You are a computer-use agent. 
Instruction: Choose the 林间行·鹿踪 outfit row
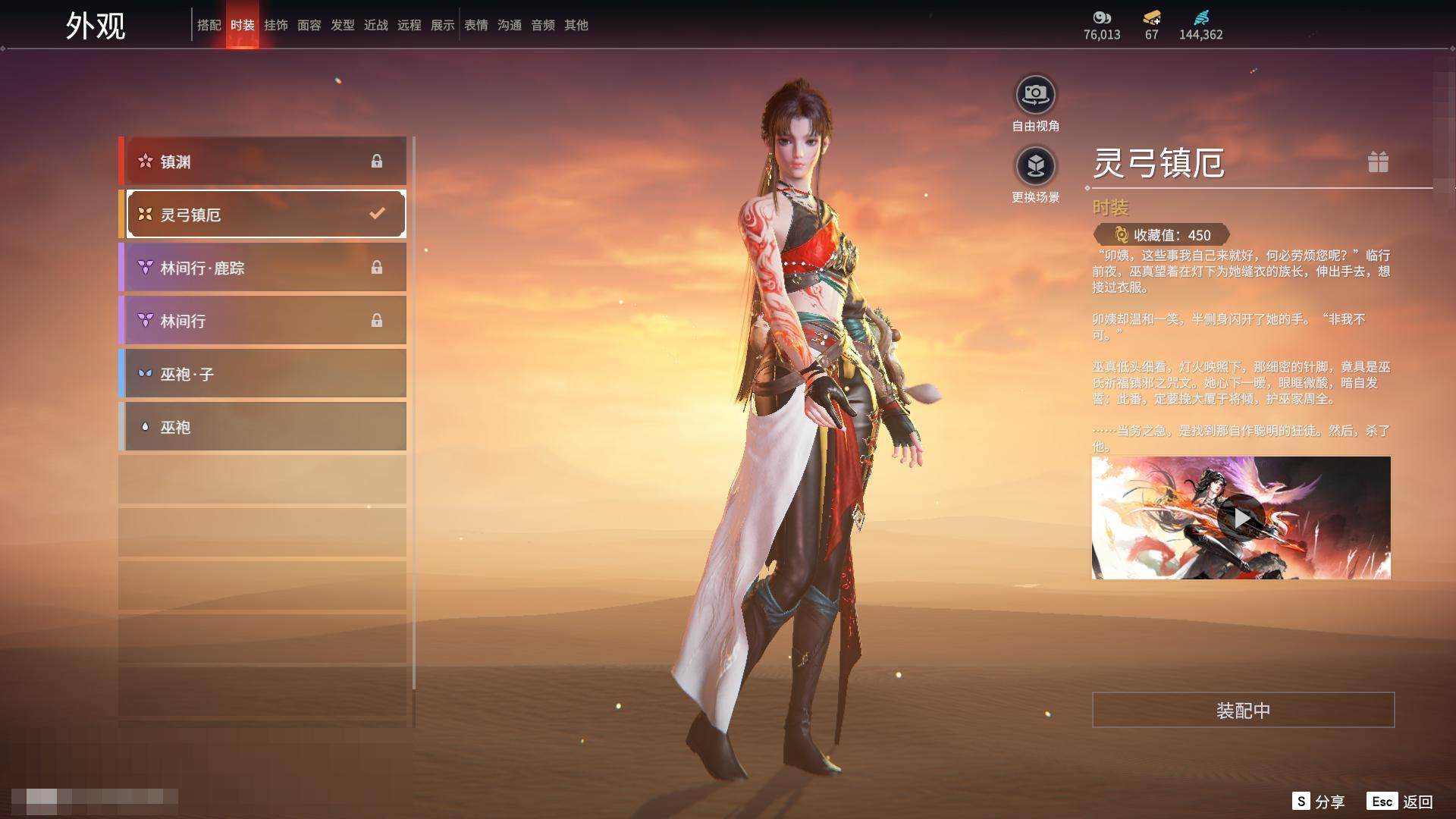point(264,268)
